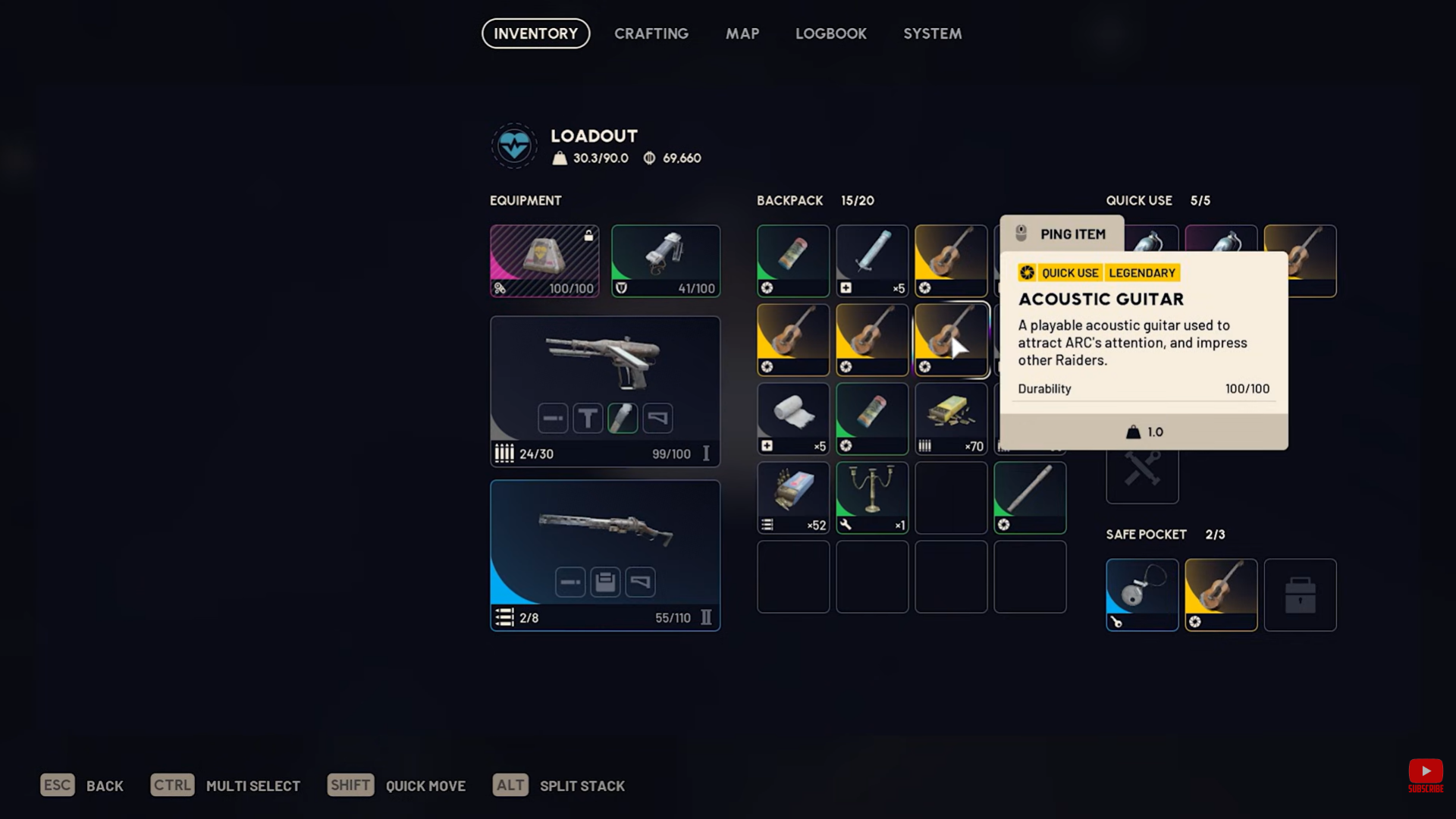This screenshot has height=819, width=1456.
Task: Select the candelabra item in the backpack
Action: (x=872, y=497)
